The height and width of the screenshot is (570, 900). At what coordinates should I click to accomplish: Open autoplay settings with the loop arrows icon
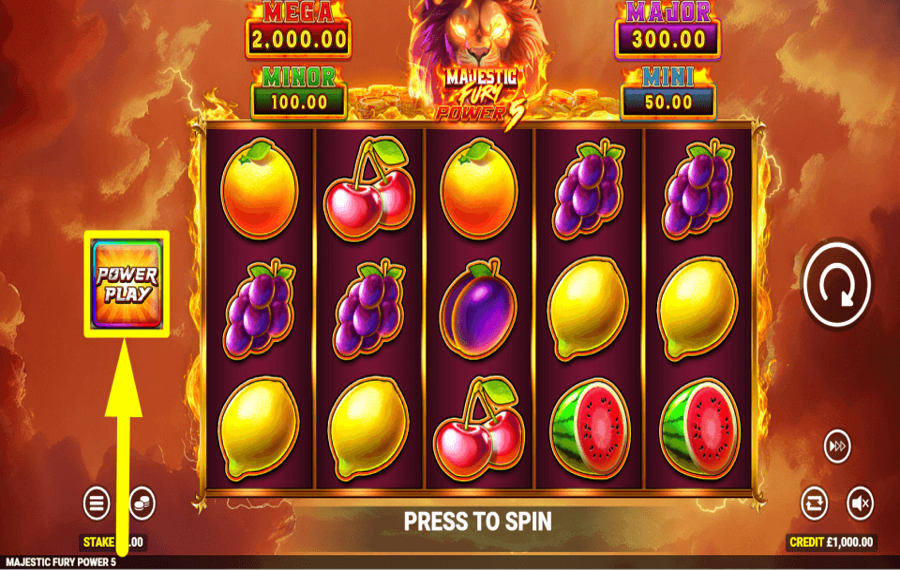(x=816, y=503)
